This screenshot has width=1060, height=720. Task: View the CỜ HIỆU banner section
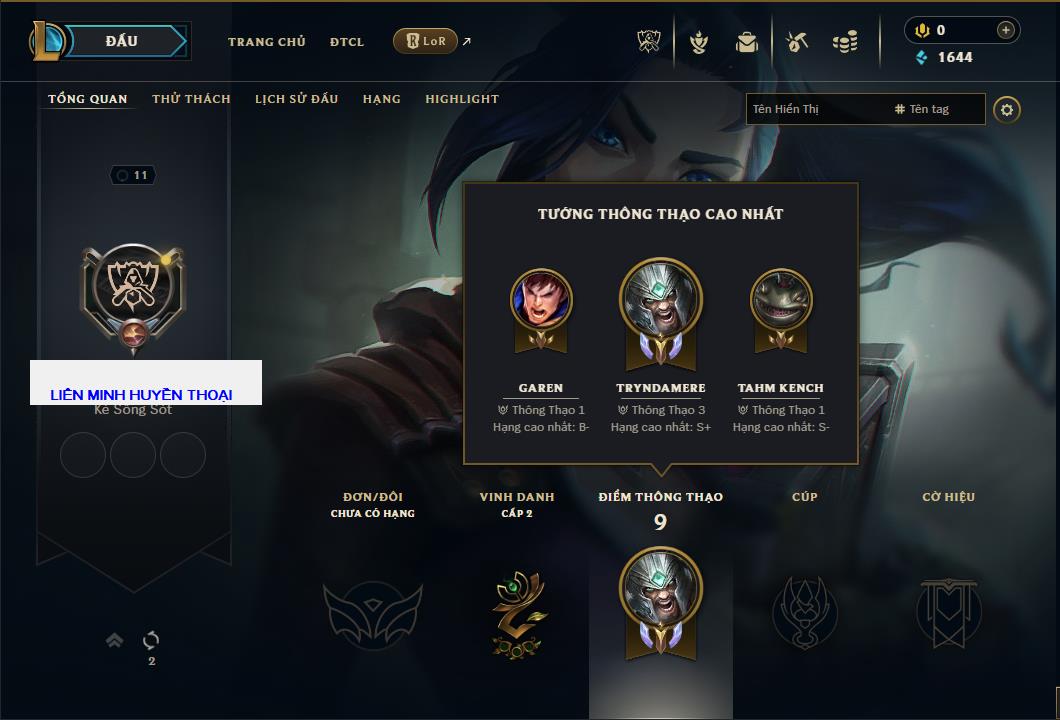[948, 611]
